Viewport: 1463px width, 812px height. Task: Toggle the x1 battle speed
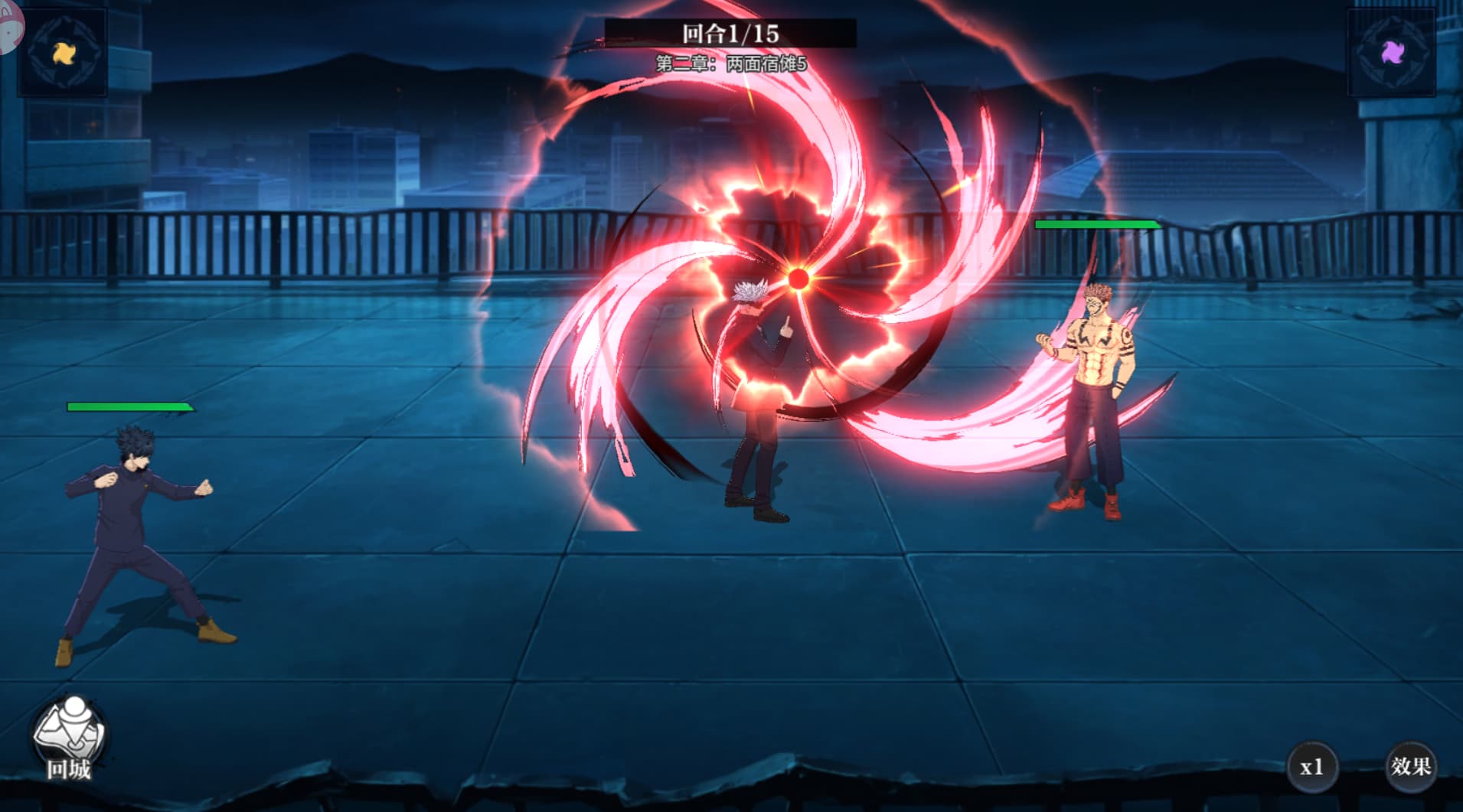click(x=1311, y=766)
